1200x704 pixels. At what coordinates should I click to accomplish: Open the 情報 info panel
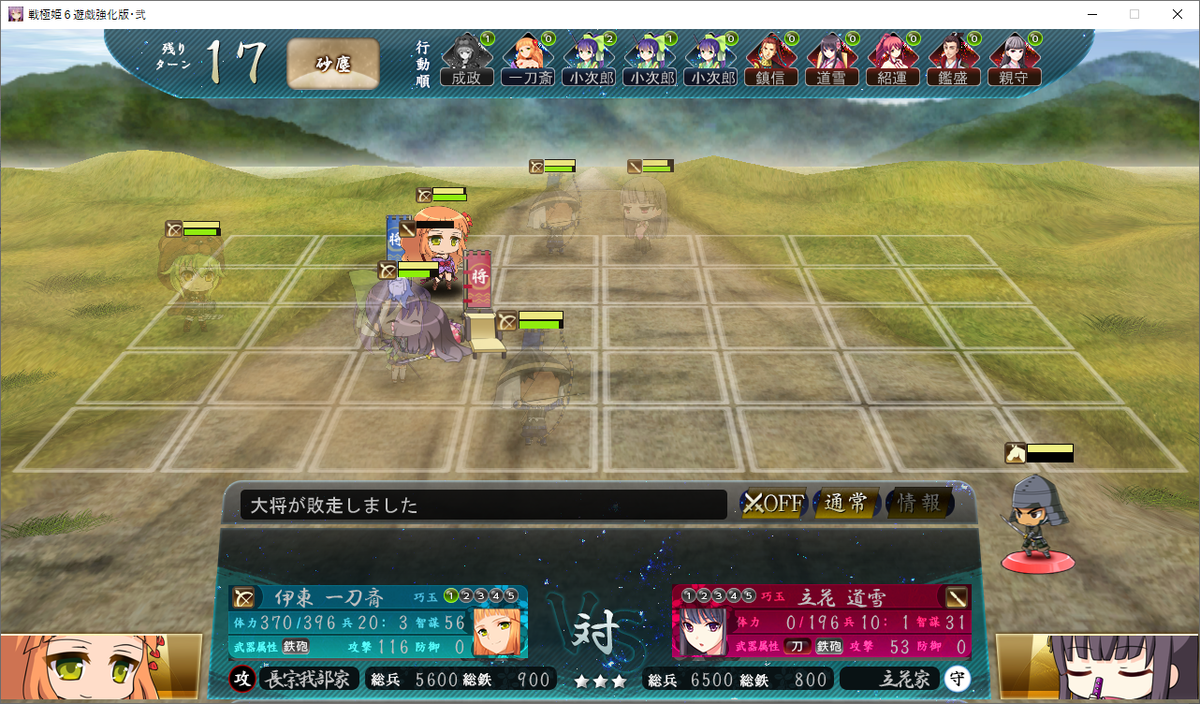point(919,503)
